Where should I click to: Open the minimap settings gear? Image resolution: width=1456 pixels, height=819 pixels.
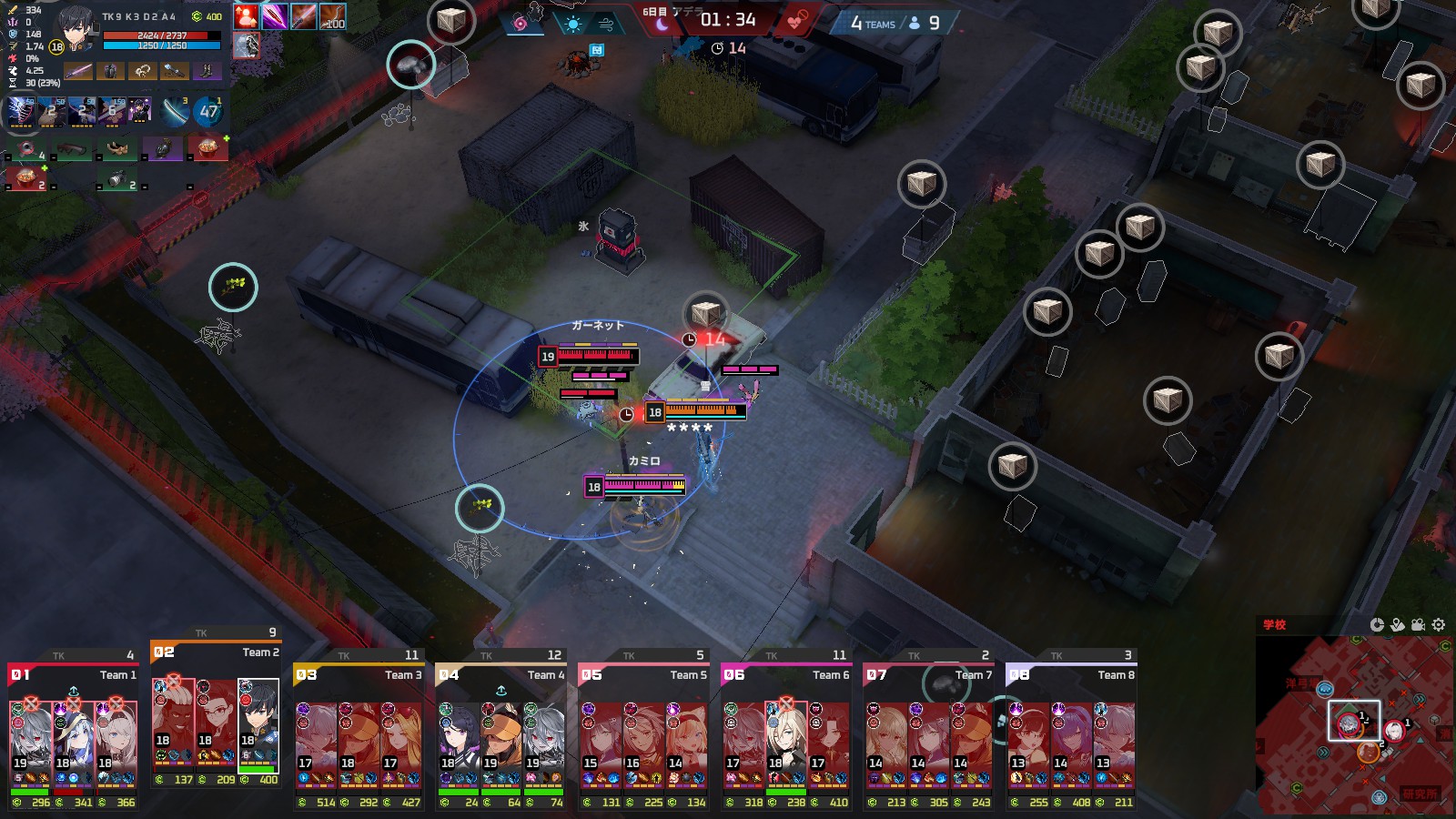coord(1439,624)
